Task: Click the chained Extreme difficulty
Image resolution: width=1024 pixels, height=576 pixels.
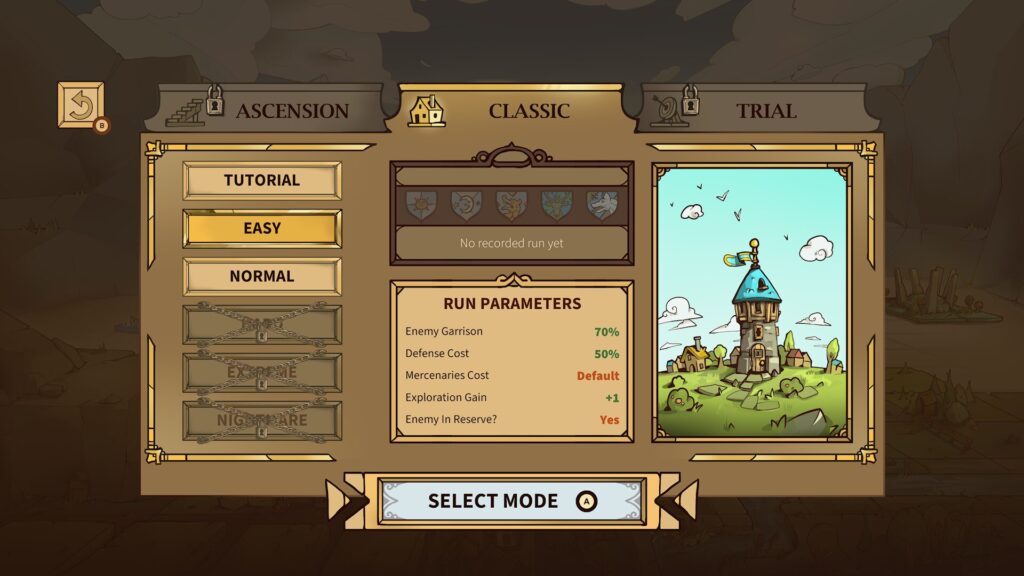Action: point(262,372)
